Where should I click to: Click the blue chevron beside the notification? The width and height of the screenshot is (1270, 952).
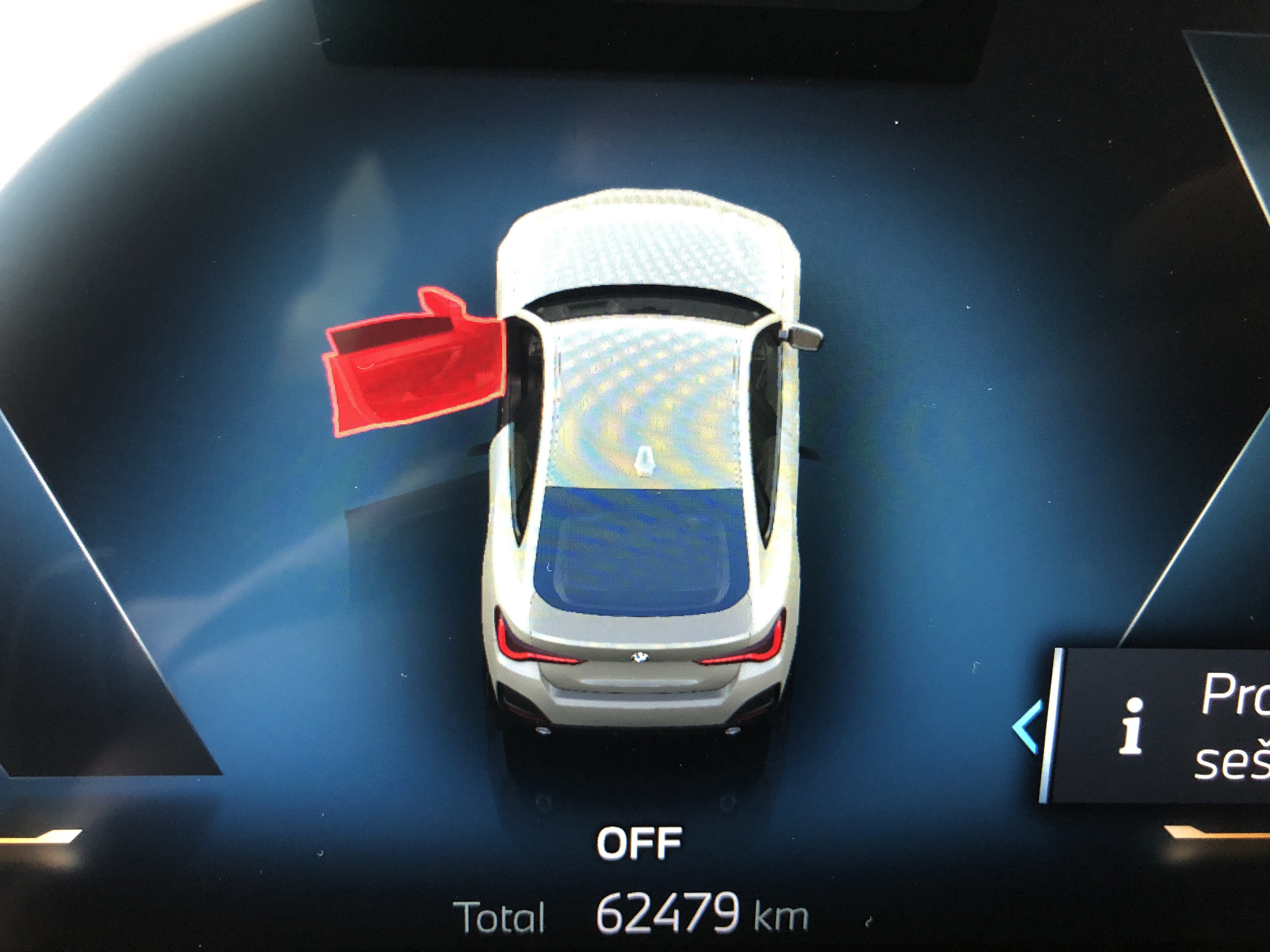pos(1027,727)
